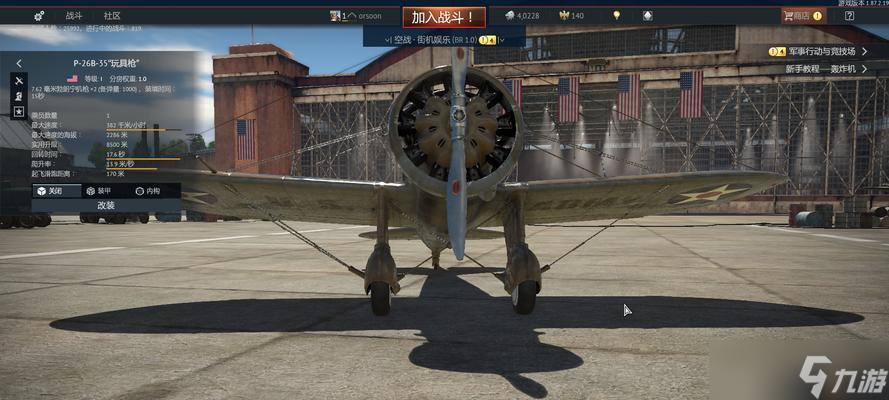Open the 商店 shop
The width and height of the screenshot is (889, 400).
click(x=802, y=16)
